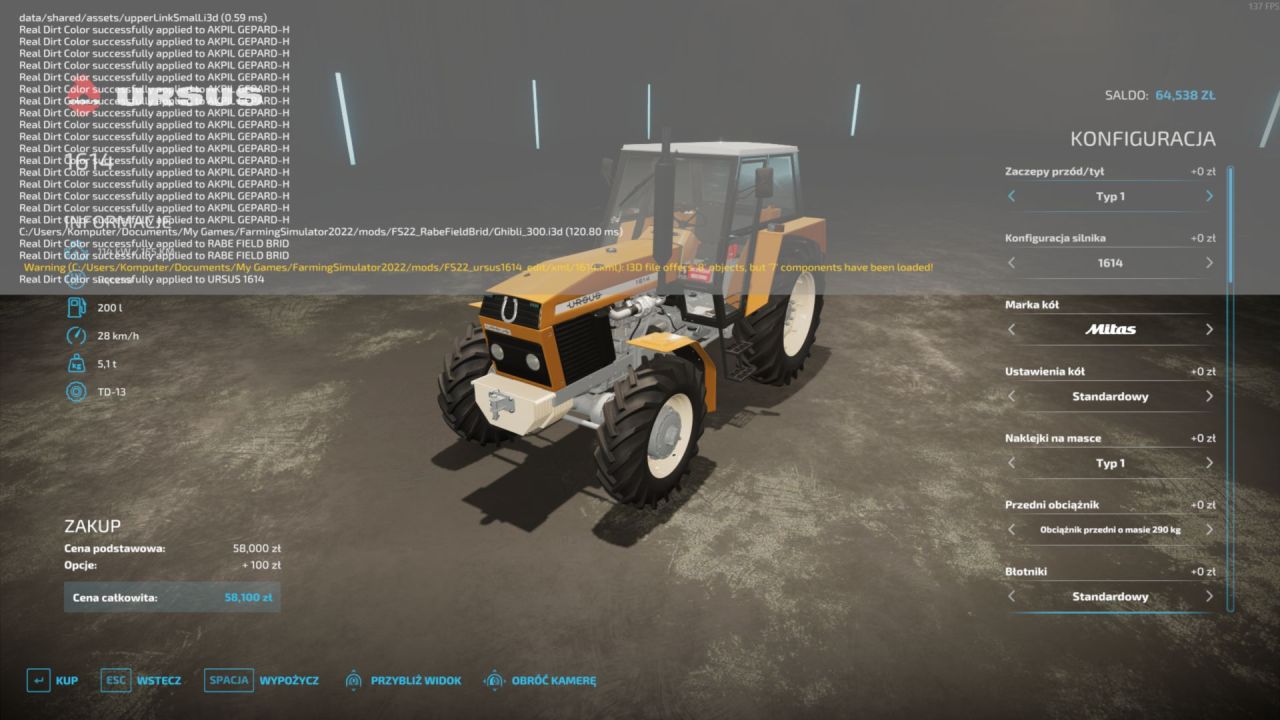
Task: Click the KONFIGURACJA panel heading
Action: click(1144, 139)
